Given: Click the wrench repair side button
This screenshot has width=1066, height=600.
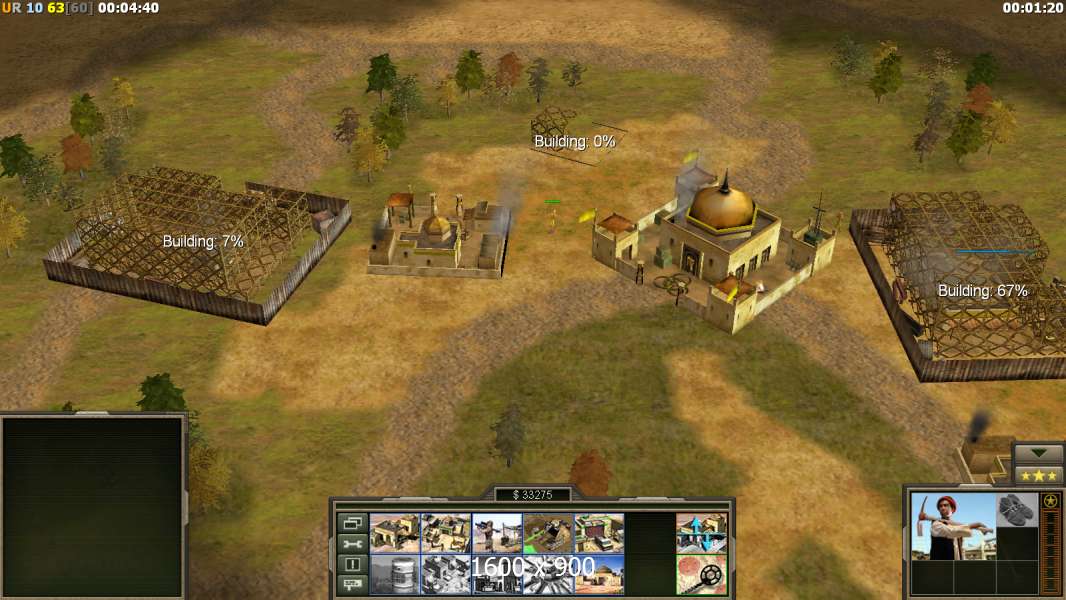Looking at the screenshot, I should coord(351,544).
